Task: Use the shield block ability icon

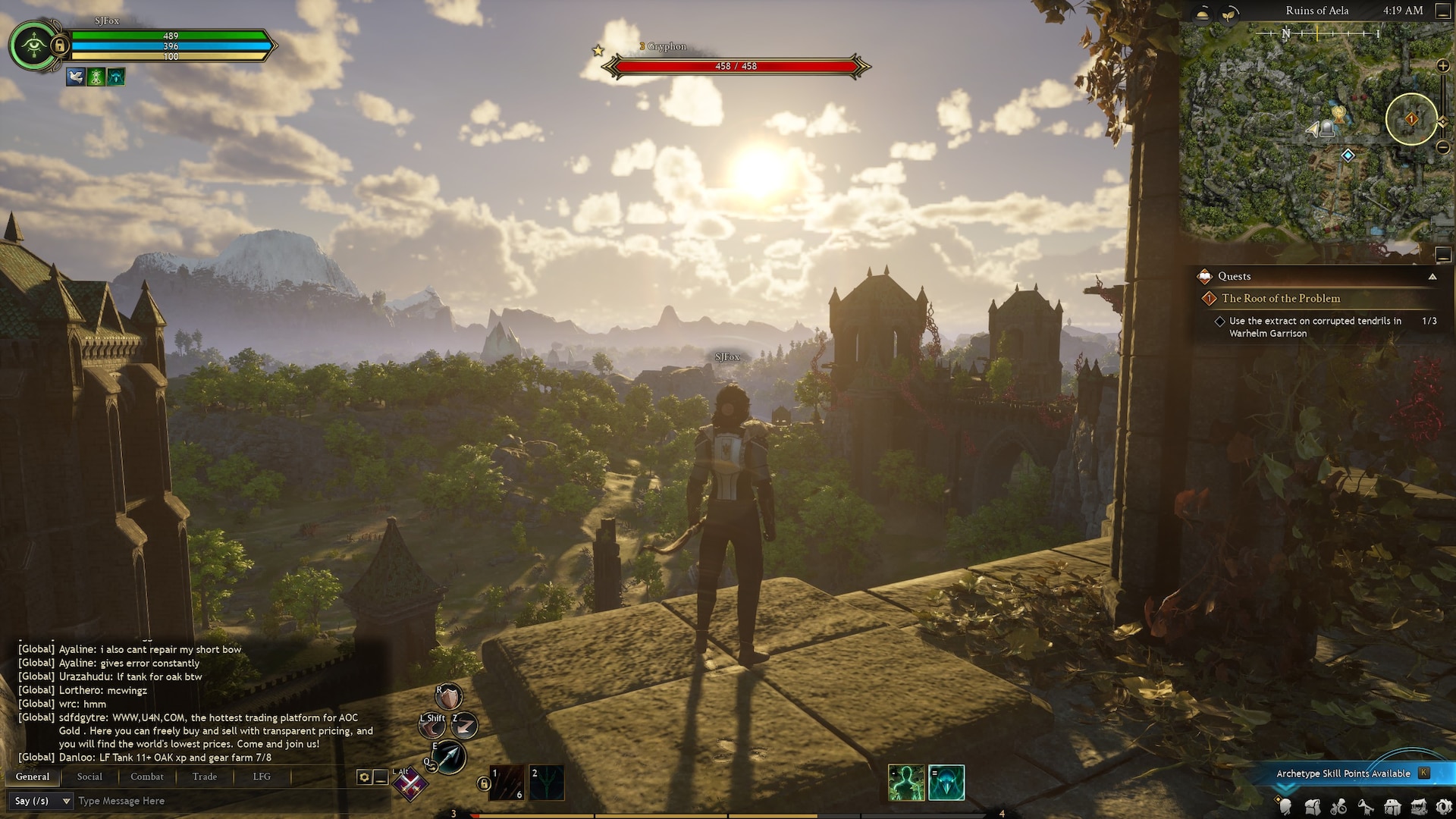Action: [x=448, y=696]
